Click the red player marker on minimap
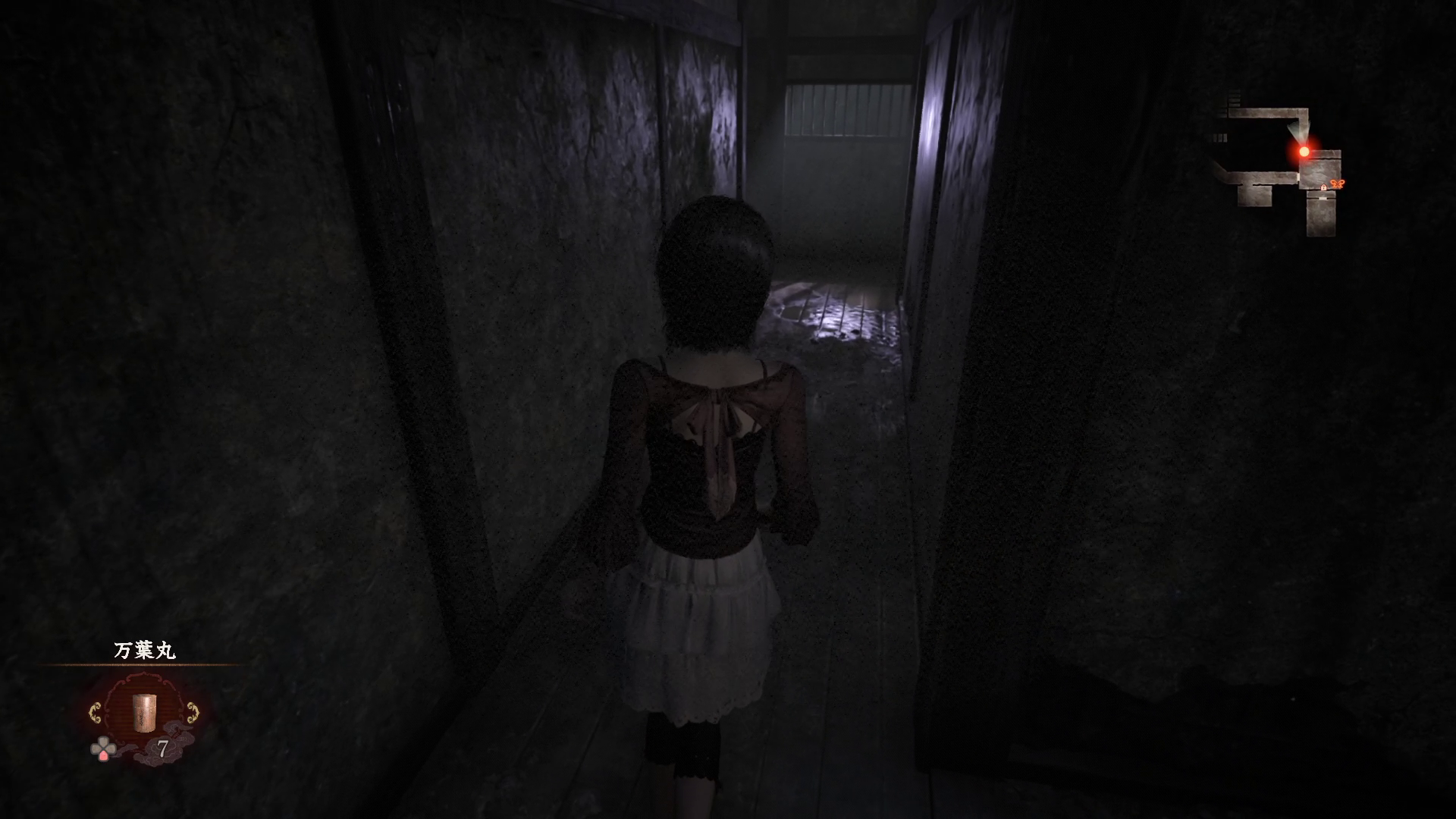 1304,152
